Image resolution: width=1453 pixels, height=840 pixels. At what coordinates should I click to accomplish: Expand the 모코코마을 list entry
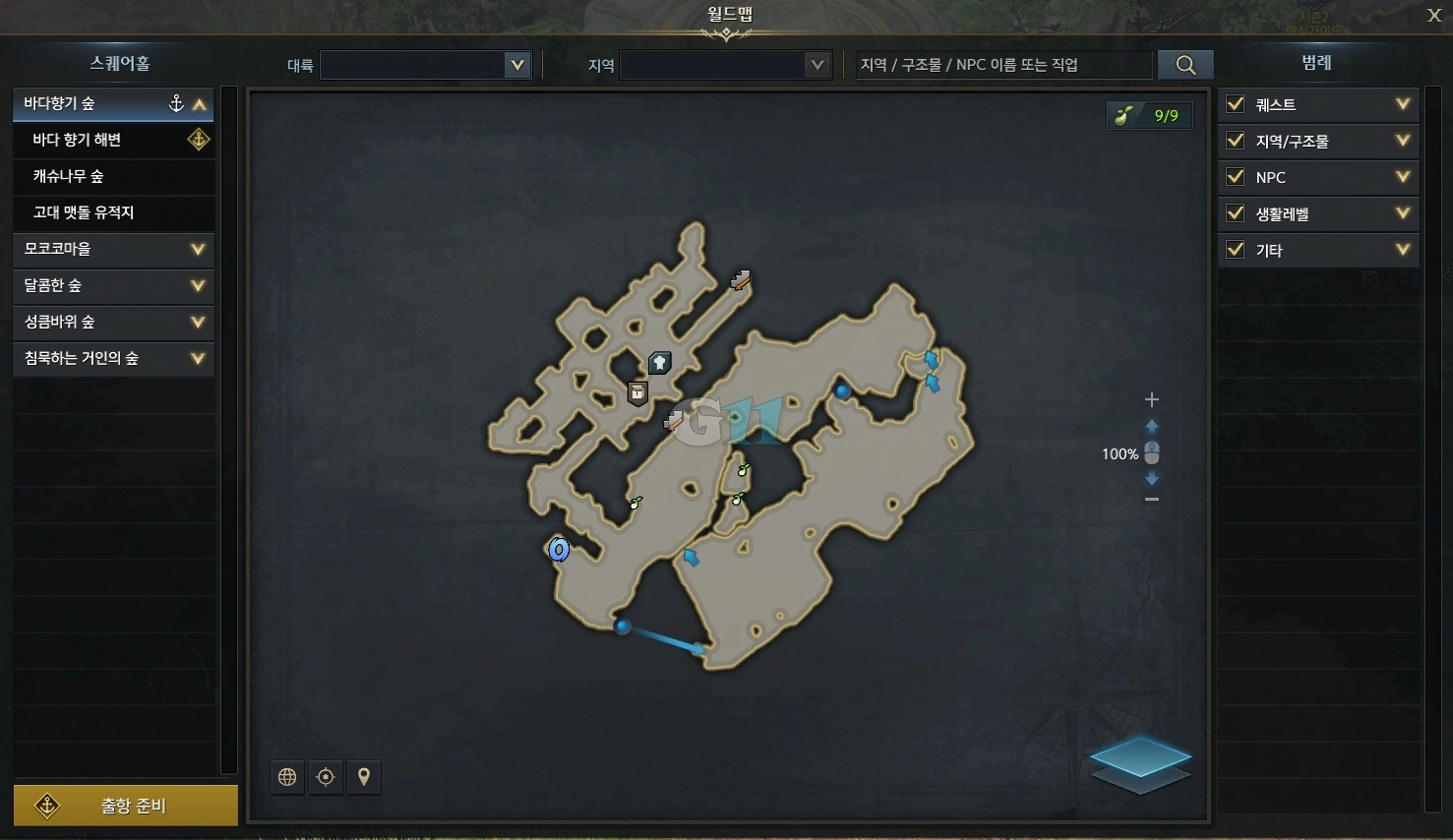113,249
